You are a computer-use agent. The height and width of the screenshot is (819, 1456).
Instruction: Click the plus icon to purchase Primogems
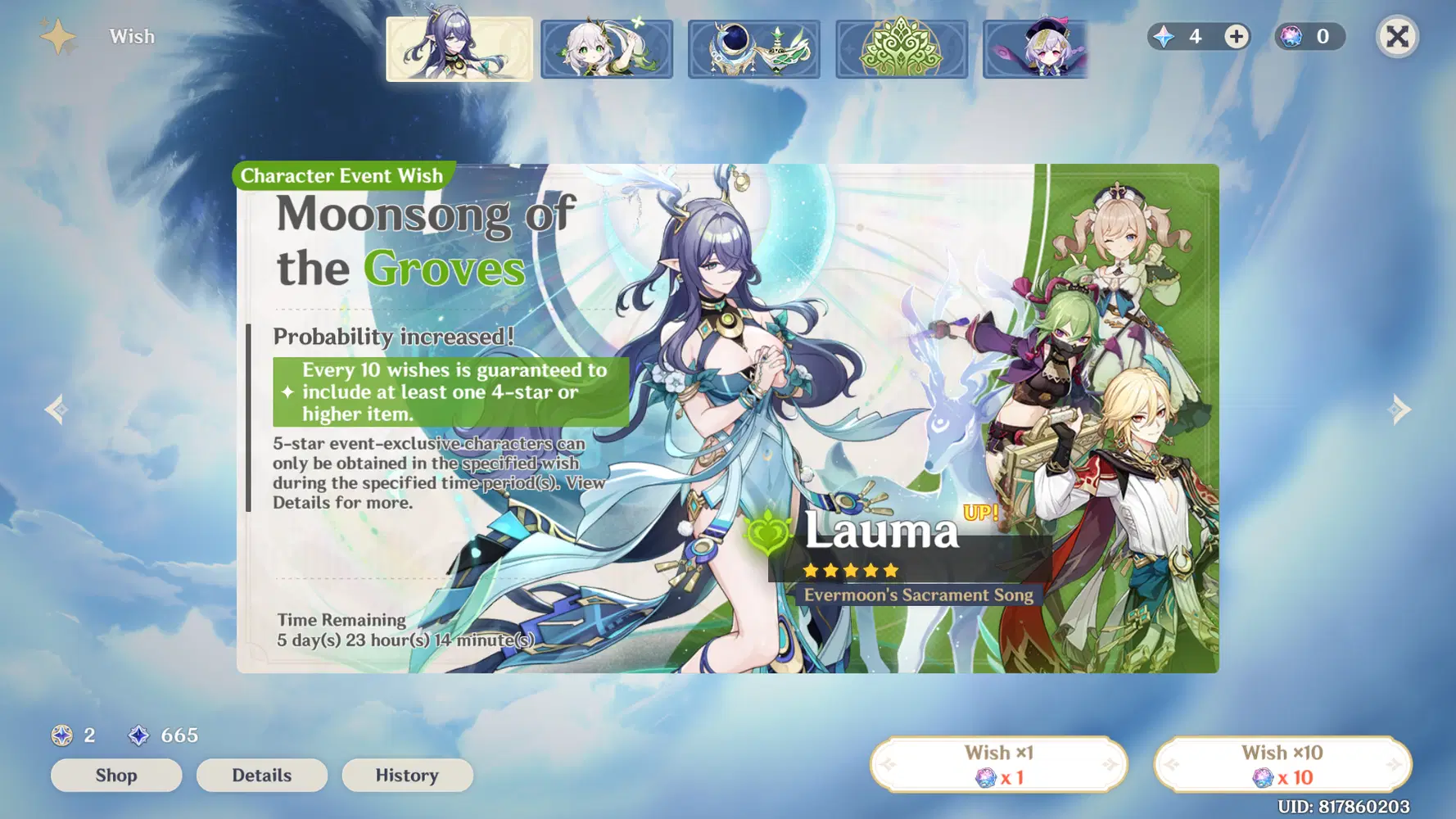pos(1235,36)
